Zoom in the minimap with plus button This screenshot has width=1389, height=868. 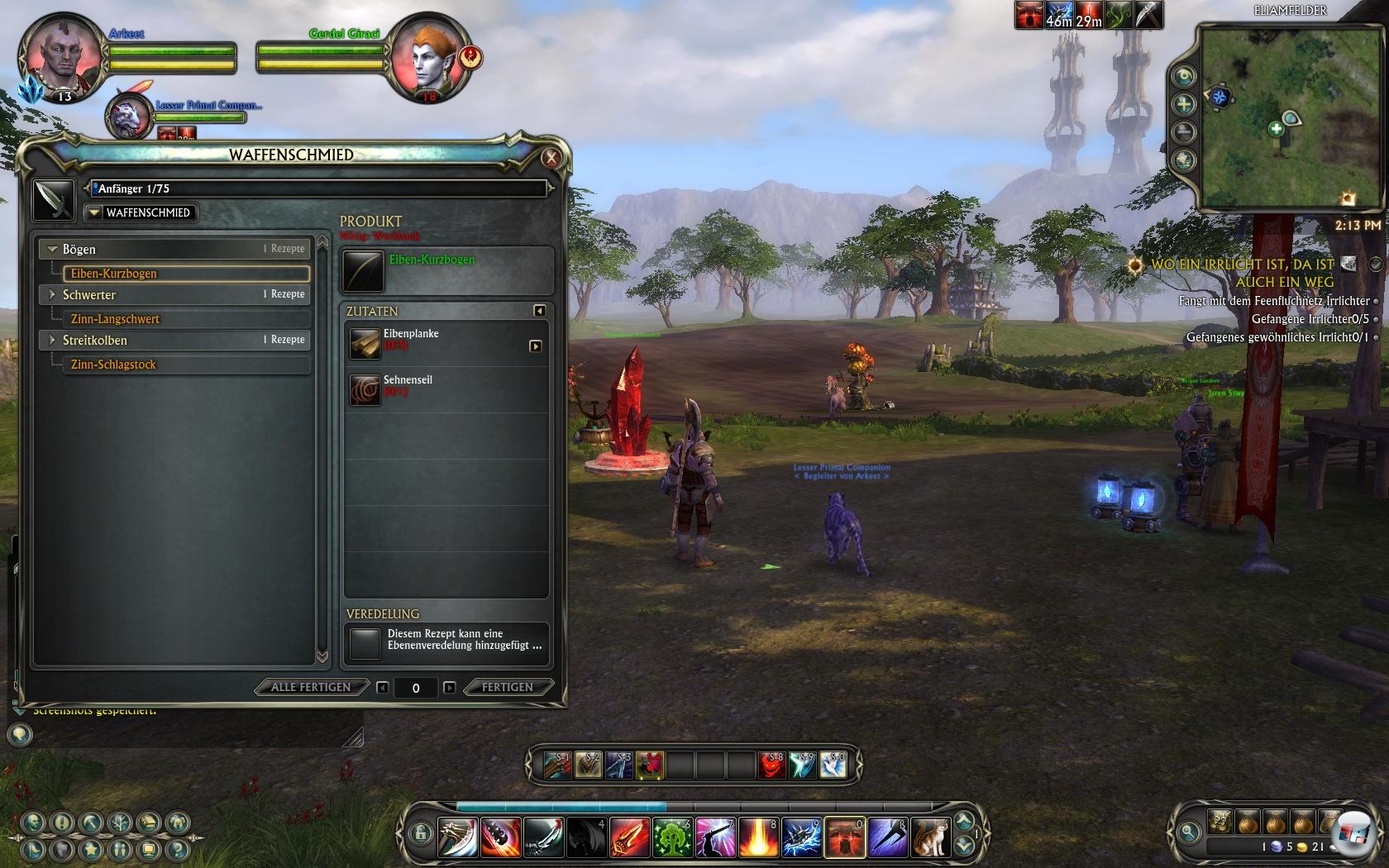click(1184, 104)
